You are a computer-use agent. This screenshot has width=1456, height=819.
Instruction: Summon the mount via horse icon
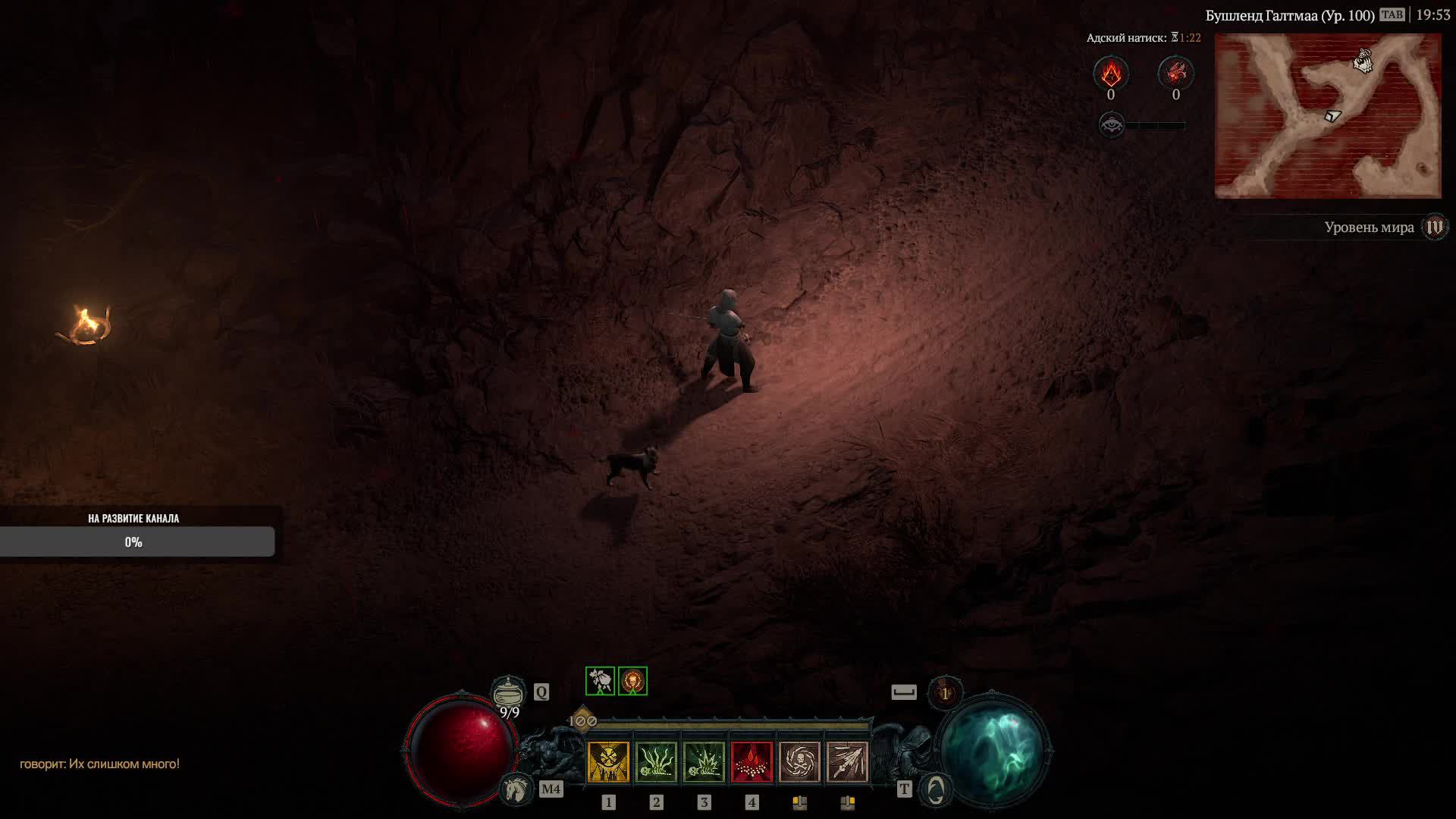click(x=517, y=789)
